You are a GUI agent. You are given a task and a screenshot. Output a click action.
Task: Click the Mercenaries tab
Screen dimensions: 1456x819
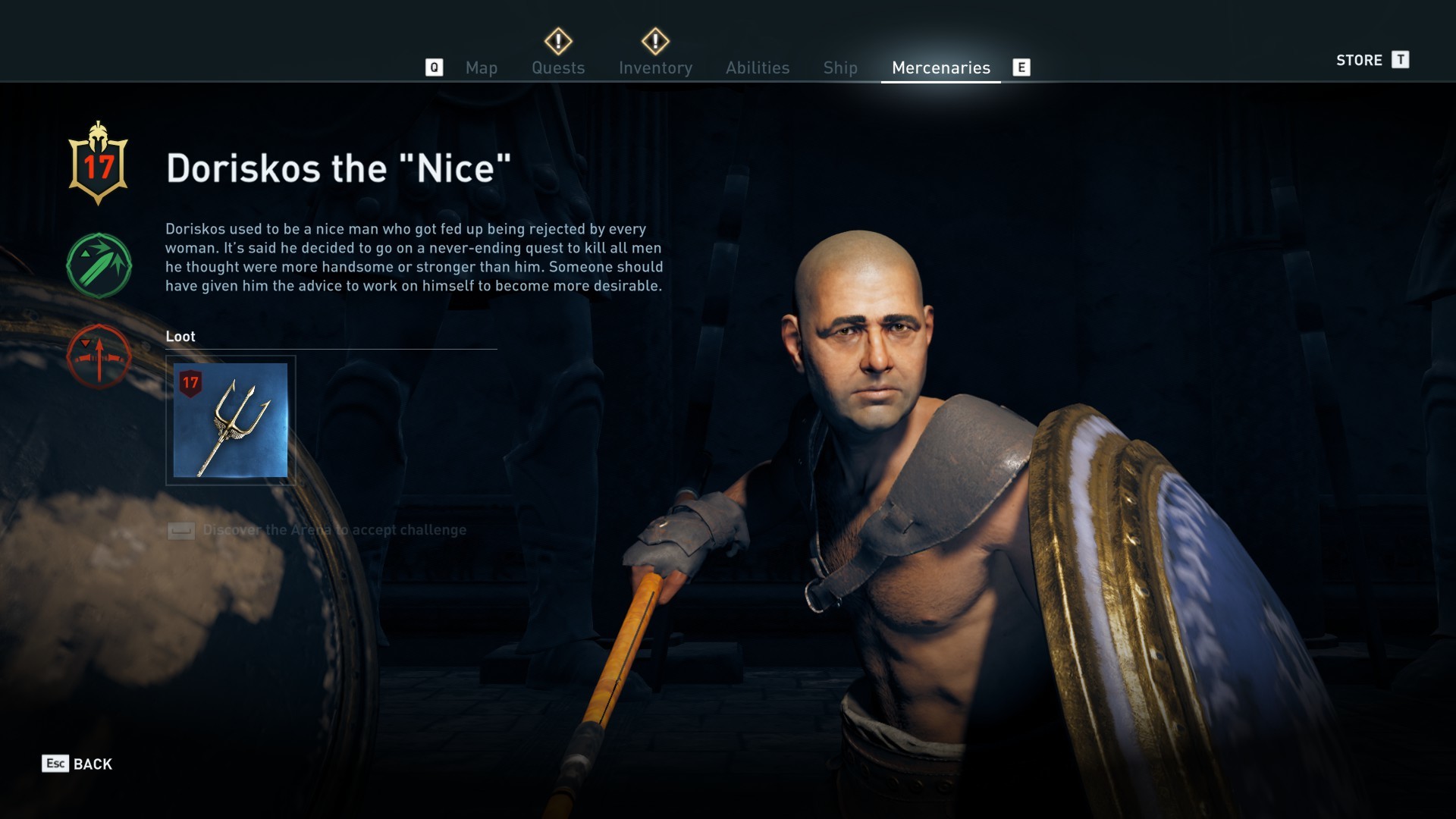click(940, 67)
